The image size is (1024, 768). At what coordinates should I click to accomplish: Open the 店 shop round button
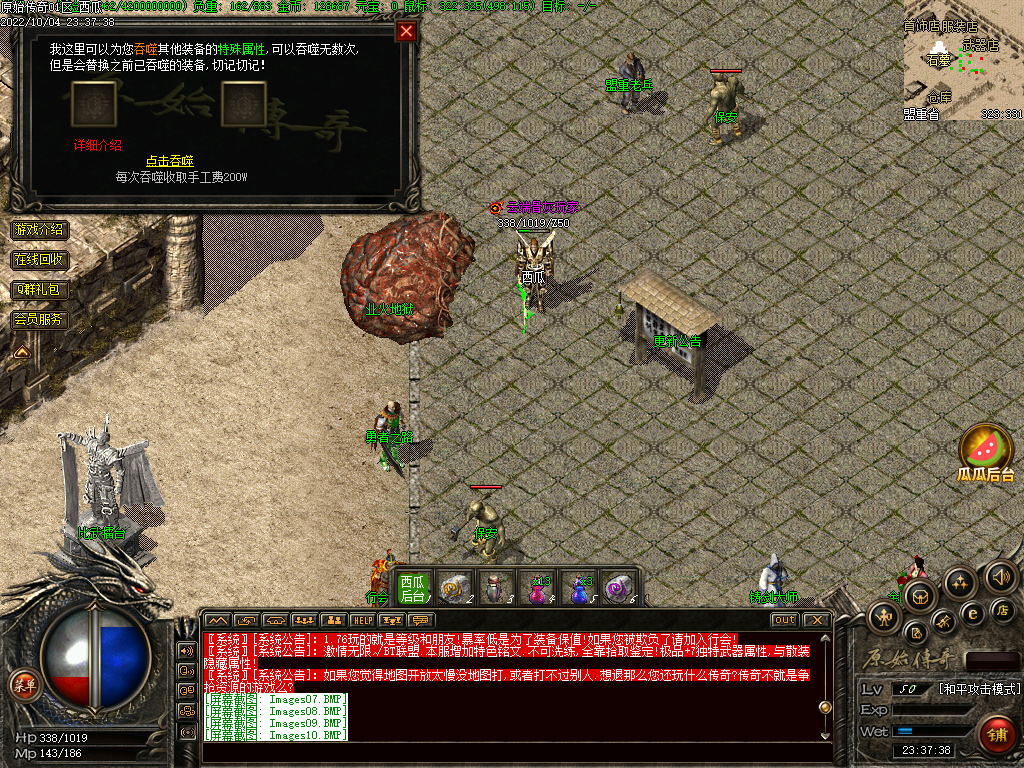coord(1003,609)
